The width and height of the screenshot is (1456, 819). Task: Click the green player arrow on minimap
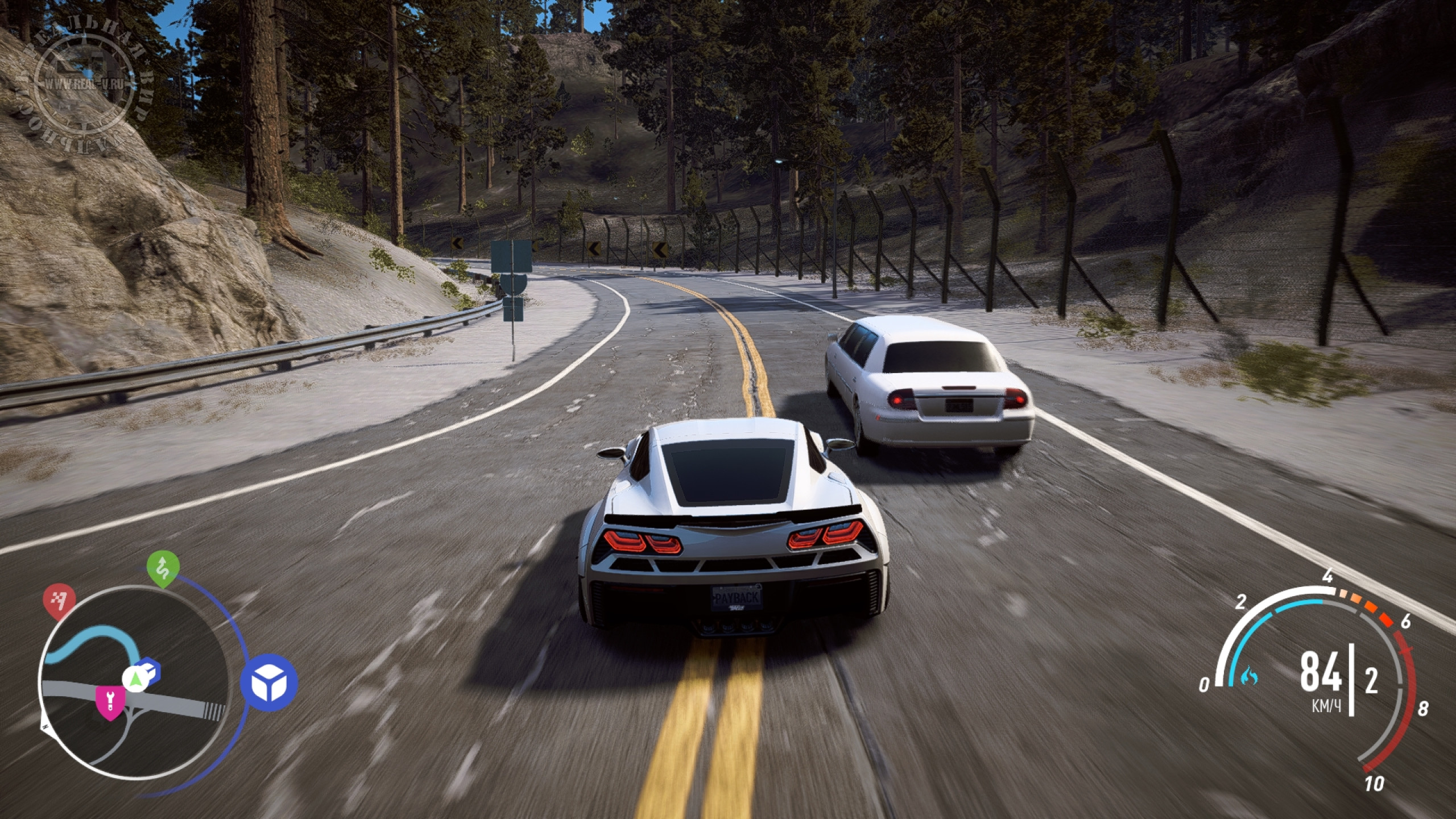coord(135,678)
